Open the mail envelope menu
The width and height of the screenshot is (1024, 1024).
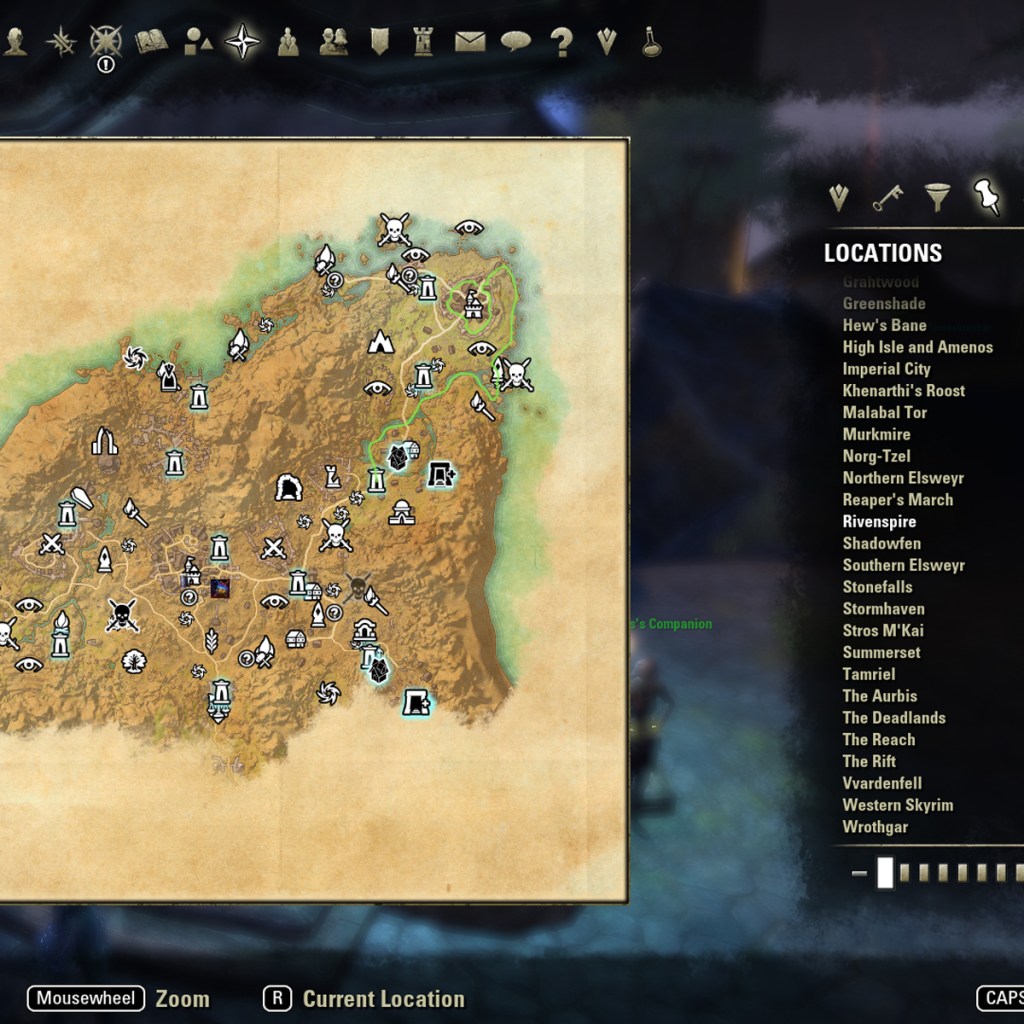(x=469, y=41)
